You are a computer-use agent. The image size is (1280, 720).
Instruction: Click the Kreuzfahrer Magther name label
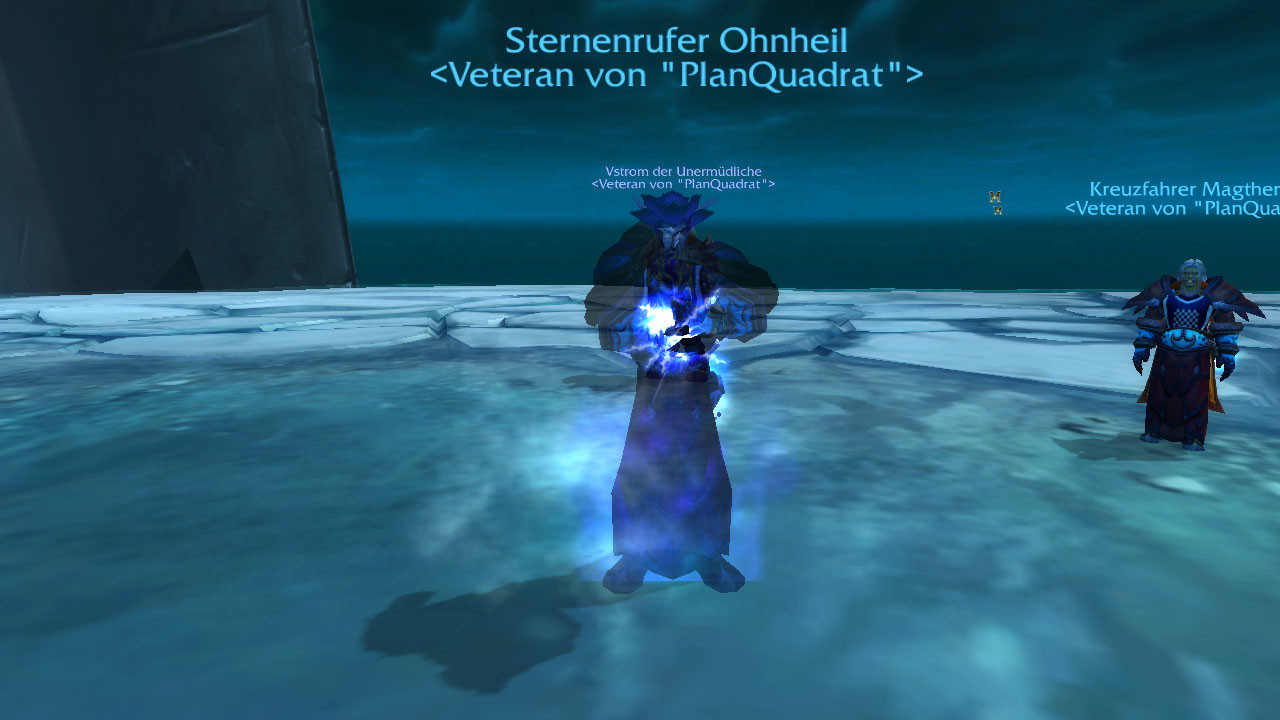click(x=1184, y=190)
